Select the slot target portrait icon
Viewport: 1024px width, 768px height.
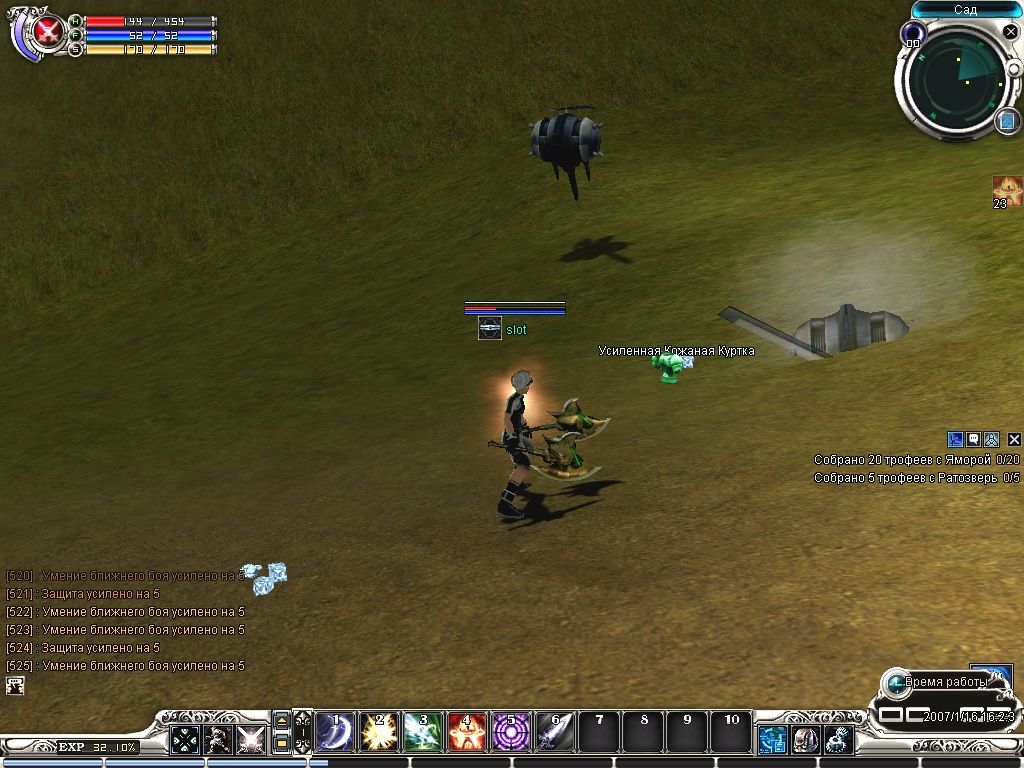coord(489,329)
